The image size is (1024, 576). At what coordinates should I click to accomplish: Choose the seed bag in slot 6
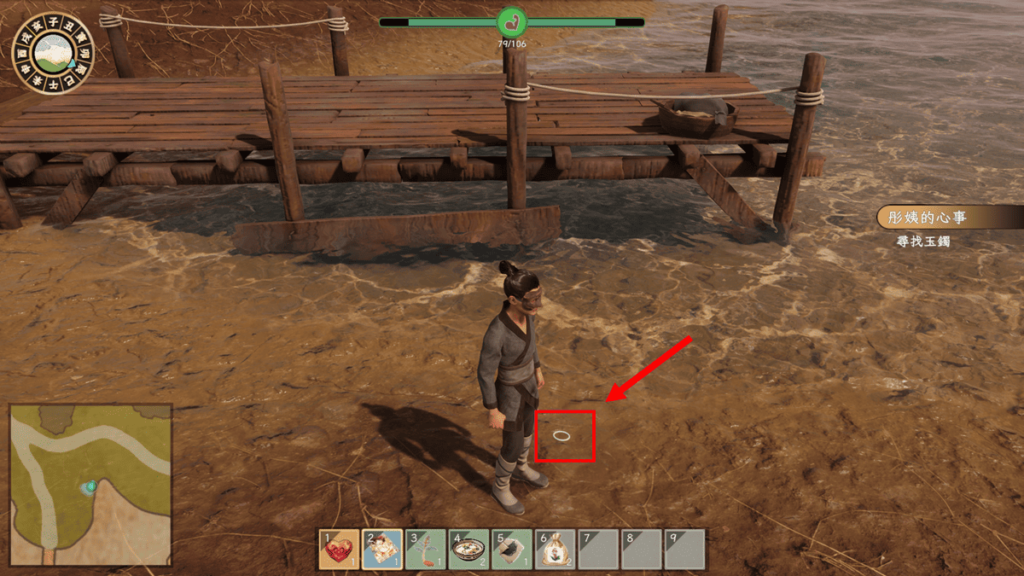pyautogui.click(x=555, y=549)
